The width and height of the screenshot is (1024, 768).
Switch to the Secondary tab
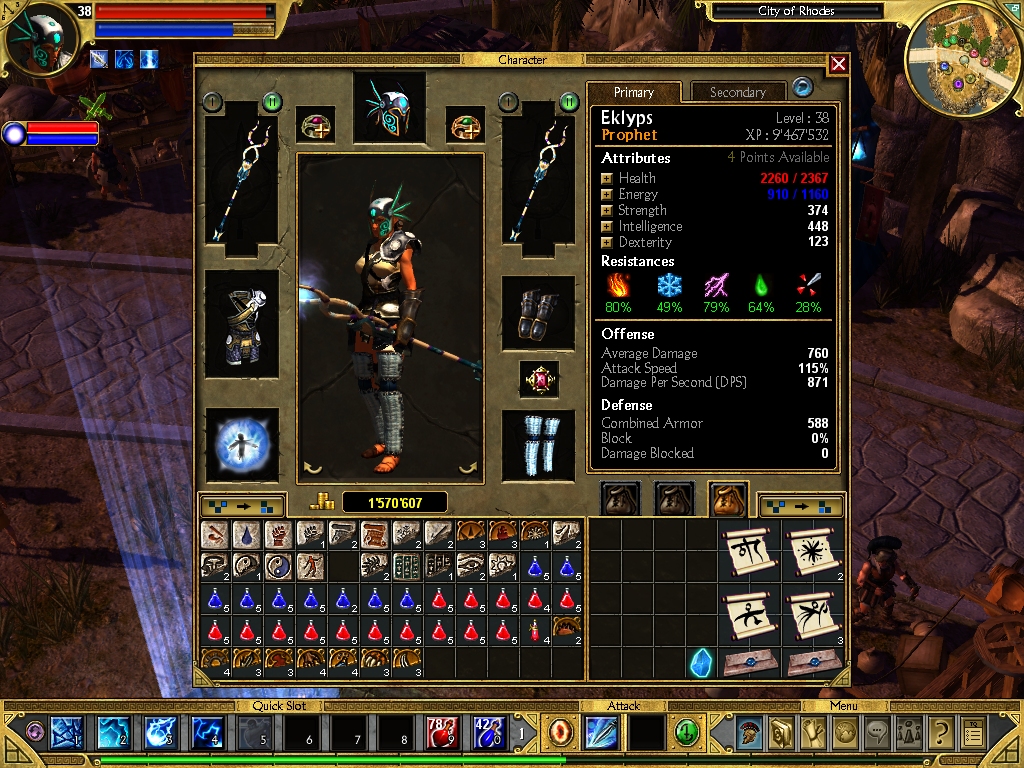[737, 92]
